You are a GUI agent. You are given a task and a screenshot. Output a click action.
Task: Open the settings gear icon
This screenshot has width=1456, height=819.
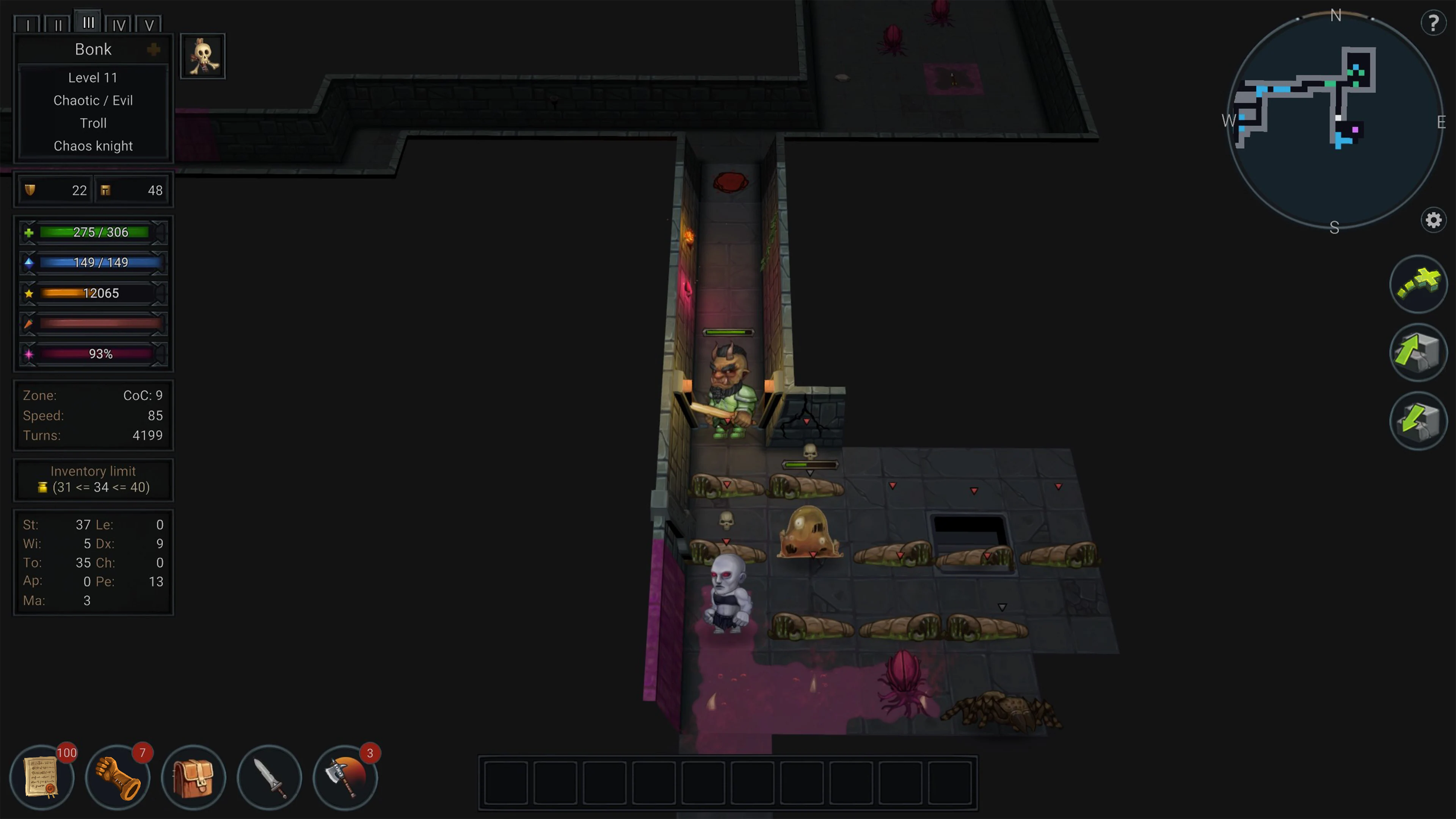pos(1433,220)
